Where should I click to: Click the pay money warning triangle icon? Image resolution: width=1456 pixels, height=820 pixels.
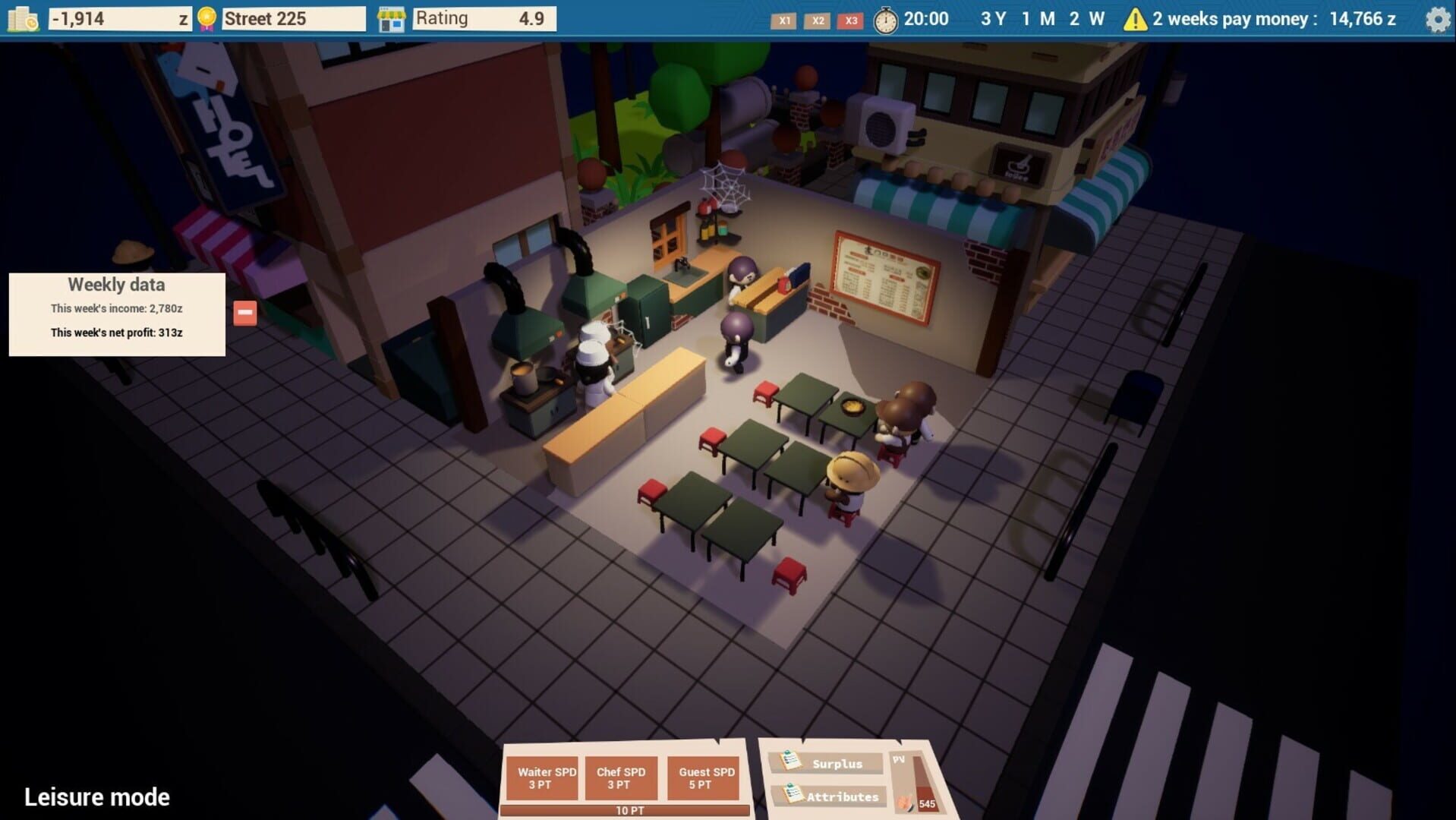1135,19
